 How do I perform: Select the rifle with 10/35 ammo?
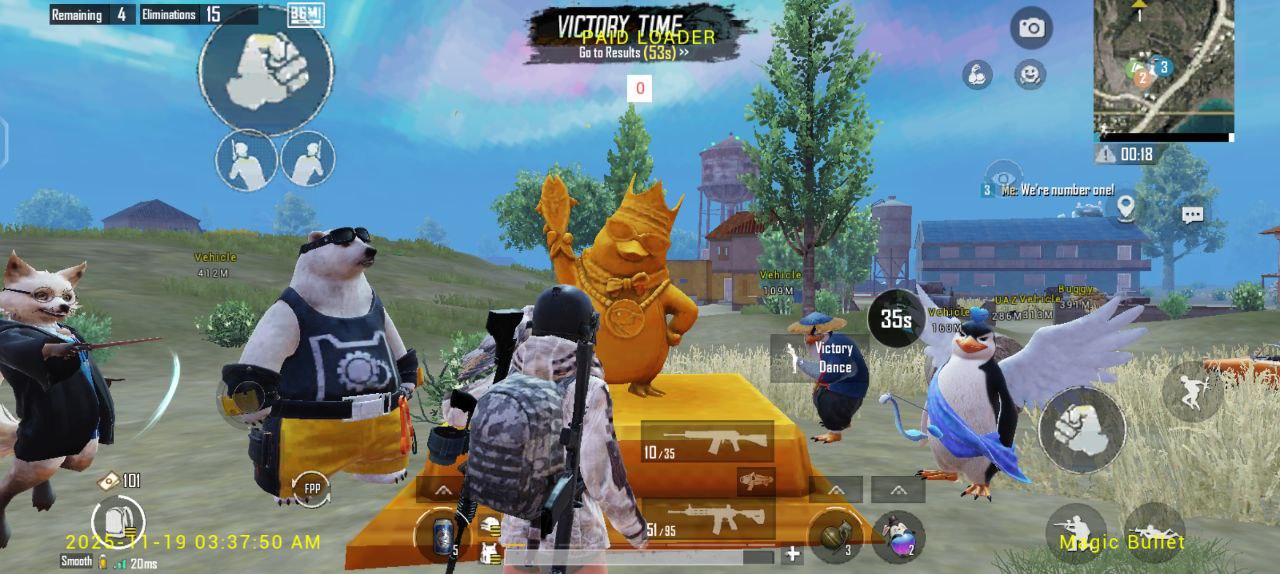coord(707,441)
